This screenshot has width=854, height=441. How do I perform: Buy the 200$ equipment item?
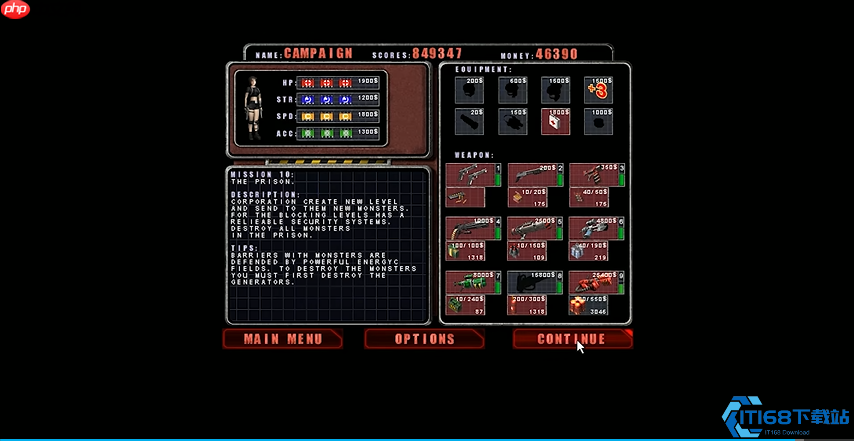point(469,91)
